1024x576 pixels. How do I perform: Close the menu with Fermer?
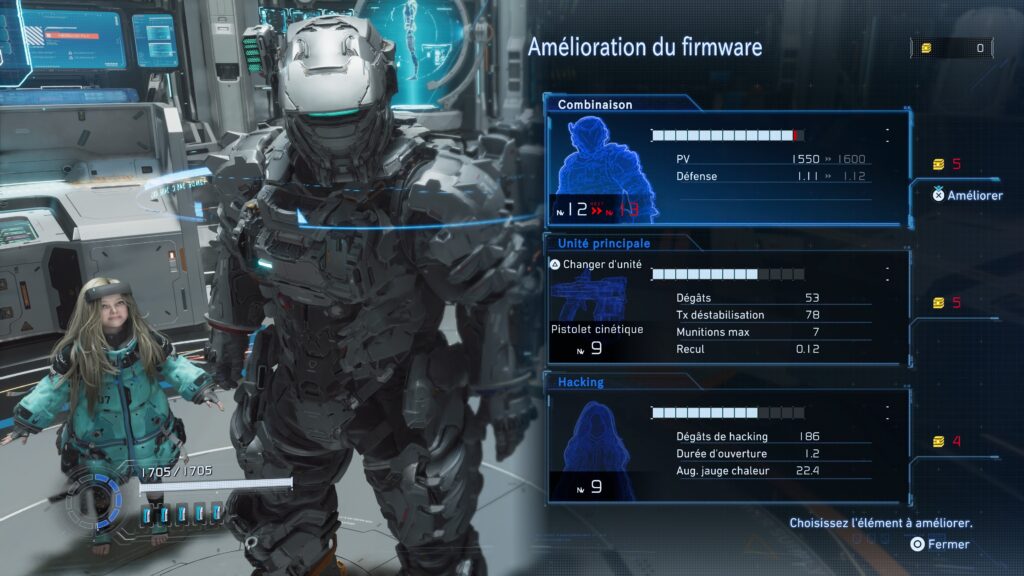[x=940, y=544]
